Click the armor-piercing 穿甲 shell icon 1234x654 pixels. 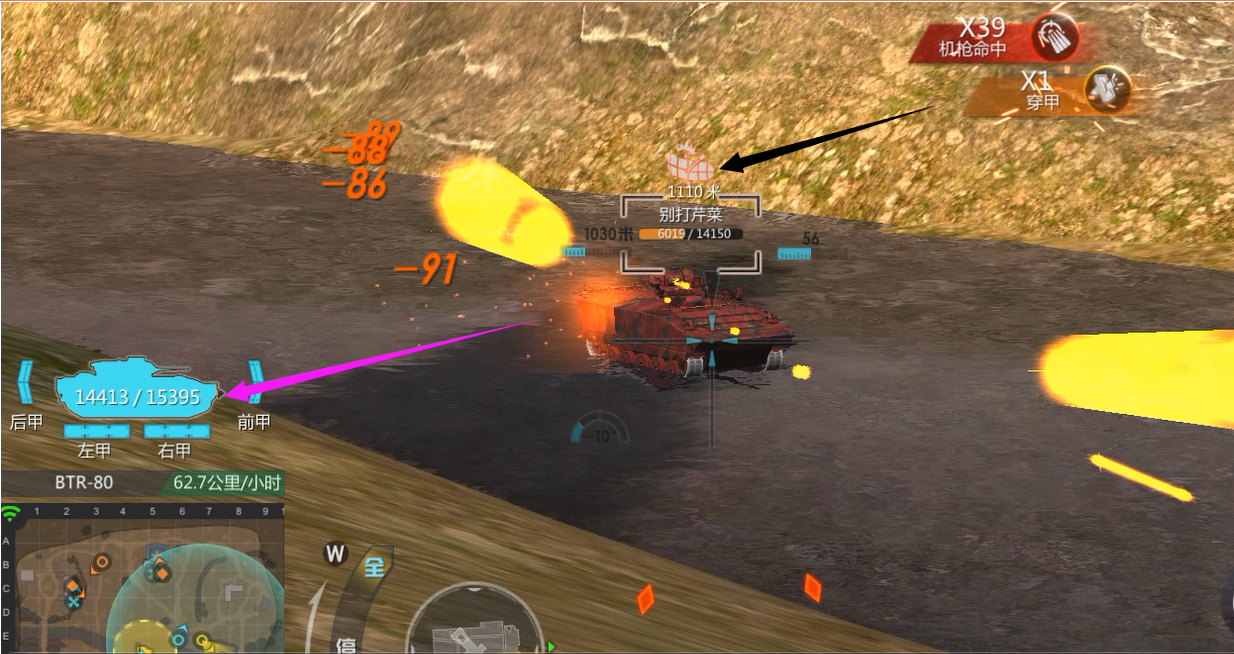point(1108,90)
